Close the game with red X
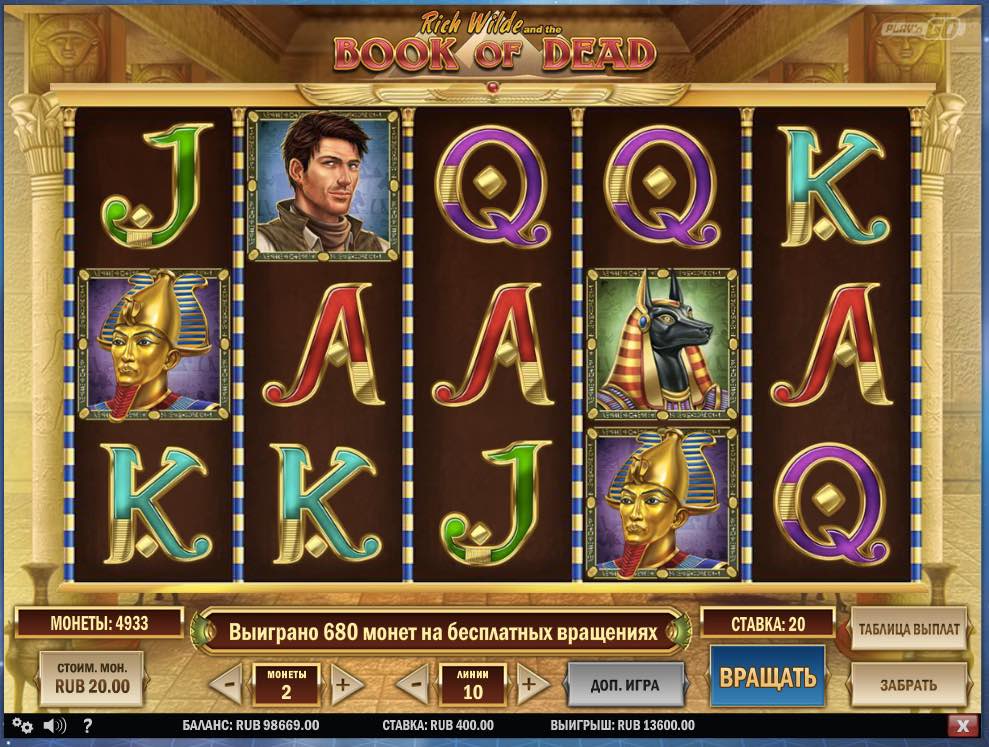Screen dimensions: 989x747 (x=962, y=725)
